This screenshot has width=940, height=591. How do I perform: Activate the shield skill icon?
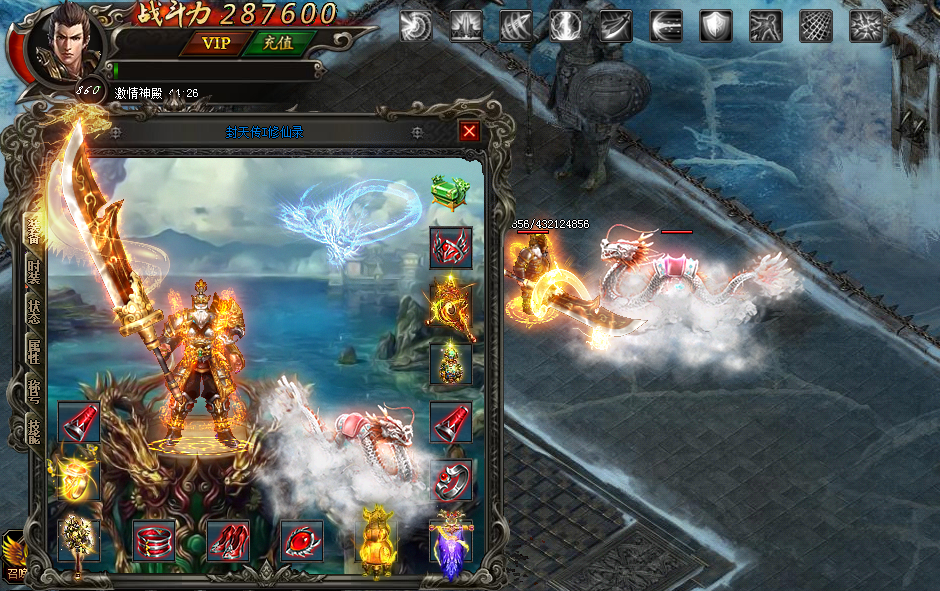pos(716,25)
